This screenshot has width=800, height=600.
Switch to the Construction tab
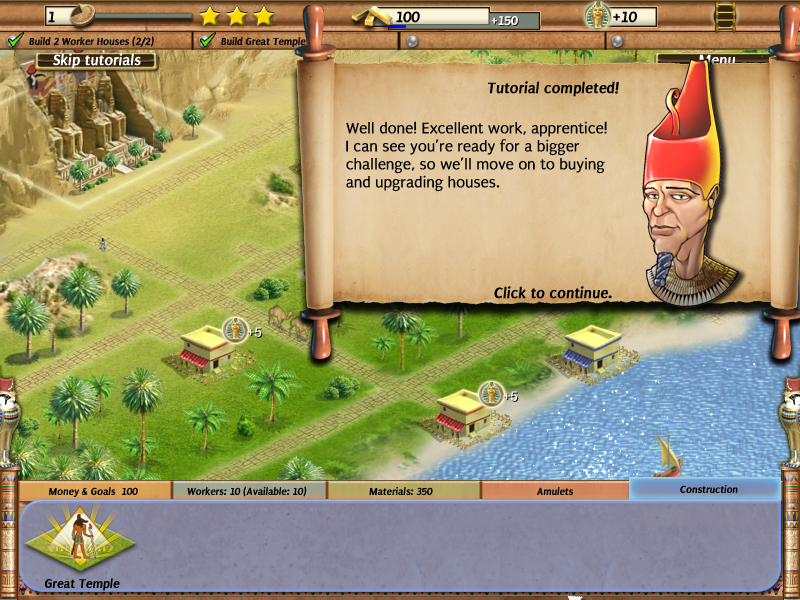[708, 490]
